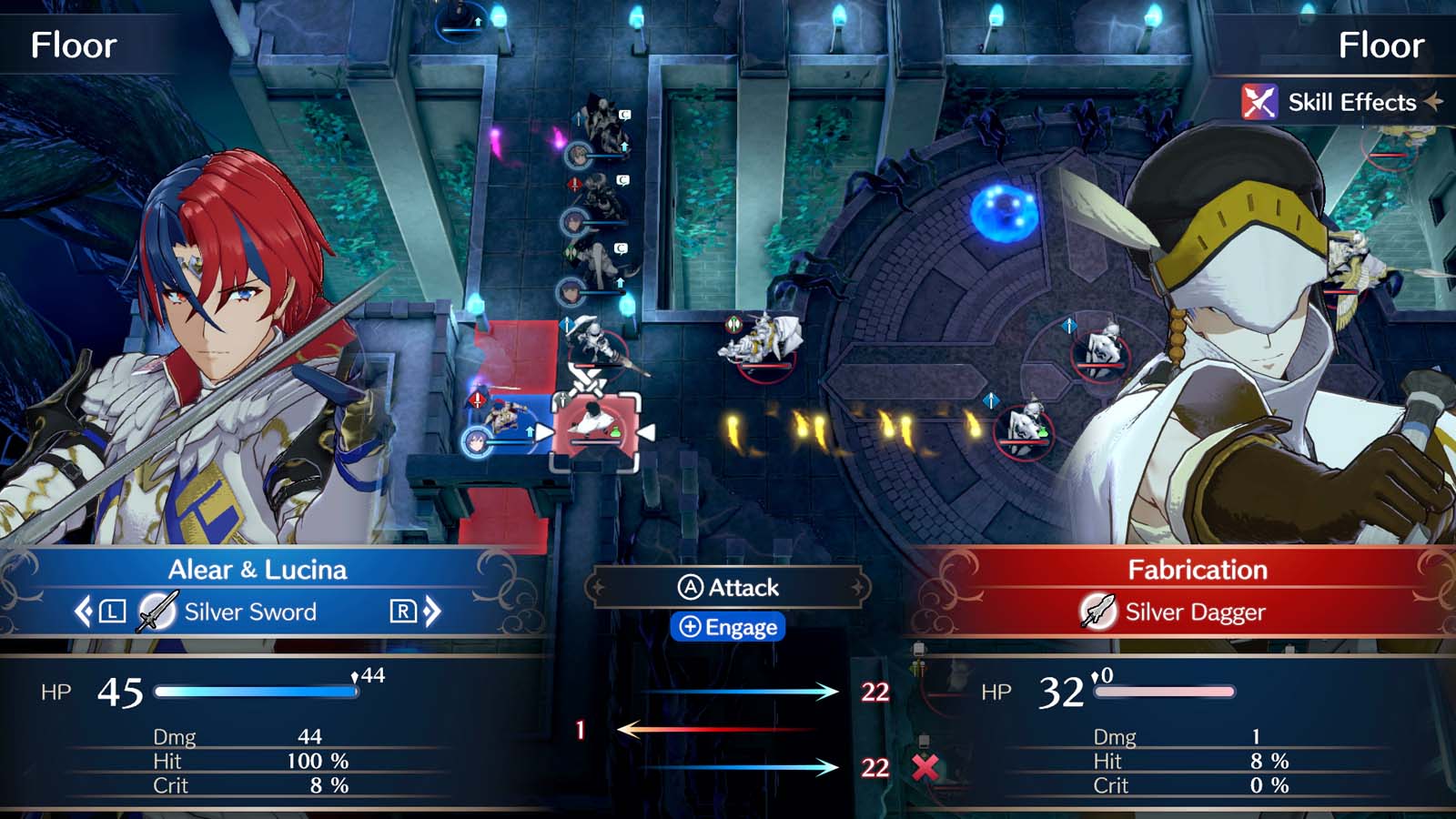Image resolution: width=1456 pixels, height=819 pixels.
Task: Click the crossed-swords Skill Effects icon
Action: (1259, 102)
